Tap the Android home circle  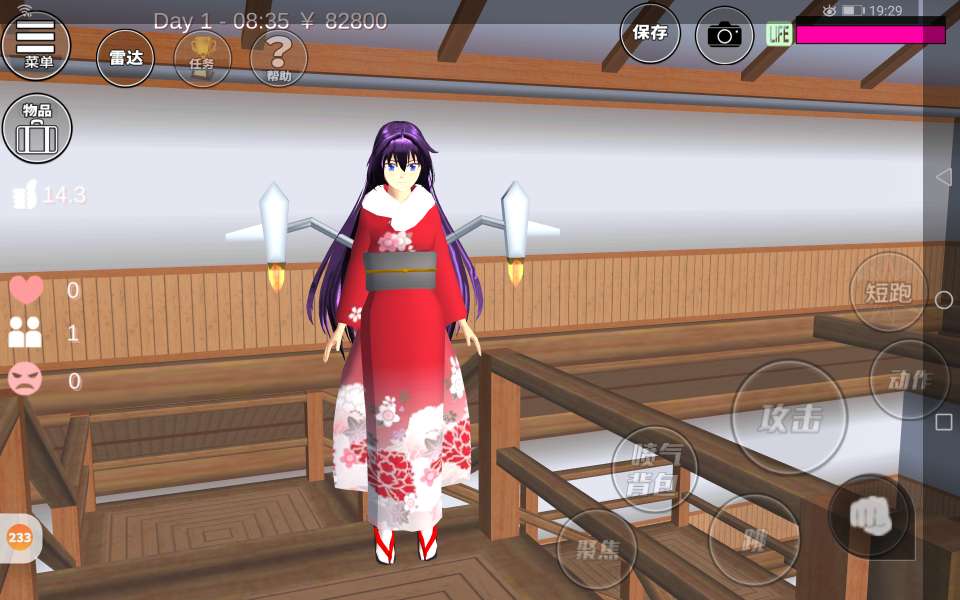943,300
